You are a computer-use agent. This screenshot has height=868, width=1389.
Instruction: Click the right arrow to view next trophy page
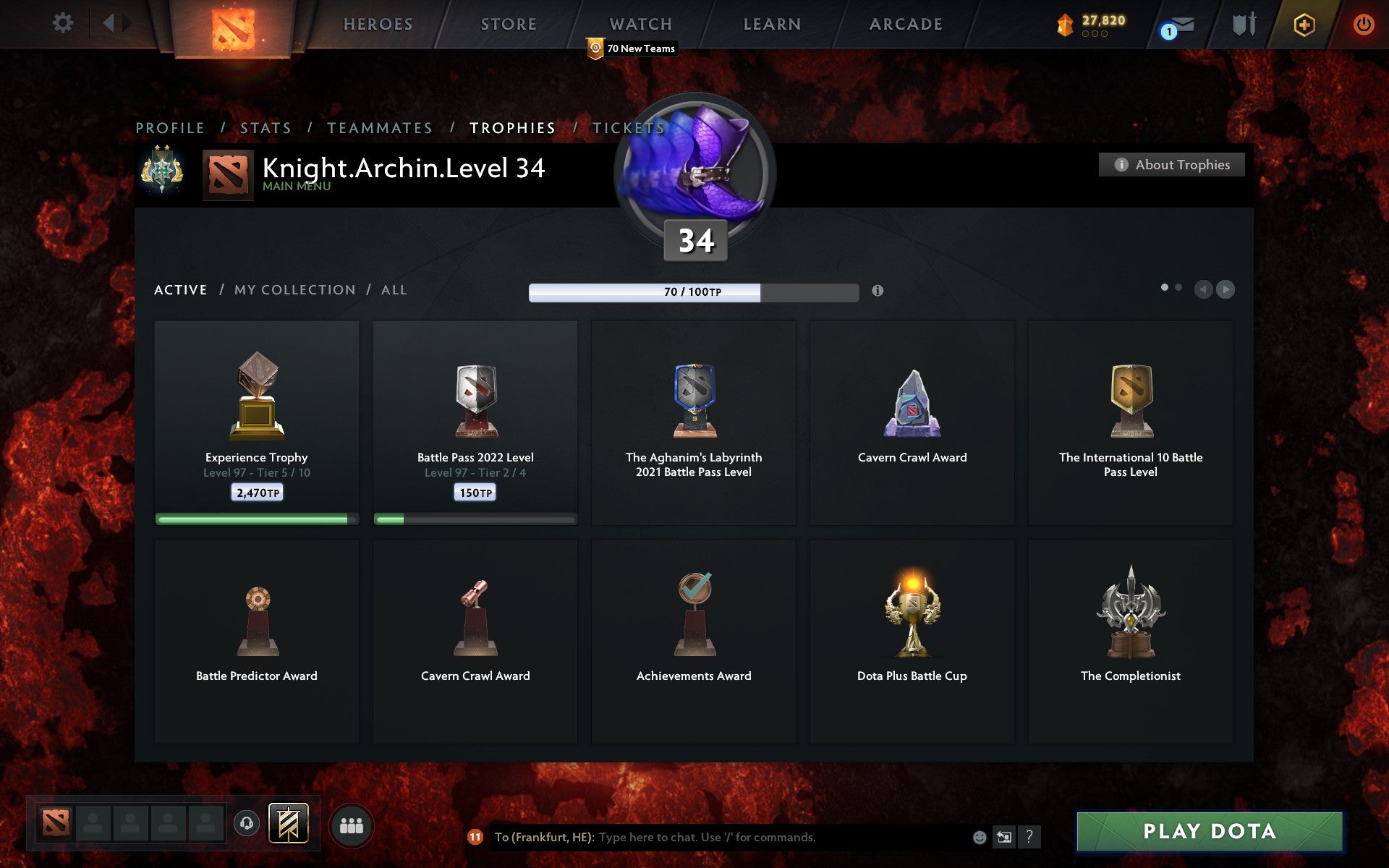click(1226, 289)
